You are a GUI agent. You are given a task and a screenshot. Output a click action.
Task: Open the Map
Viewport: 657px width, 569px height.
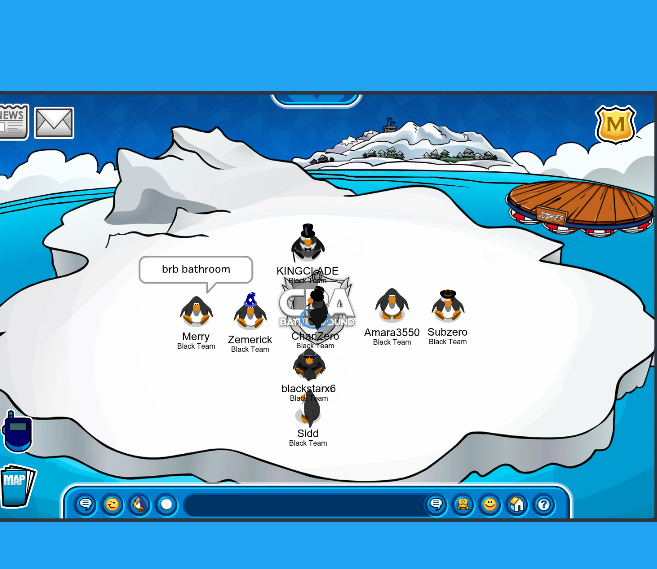click(x=16, y=484)
